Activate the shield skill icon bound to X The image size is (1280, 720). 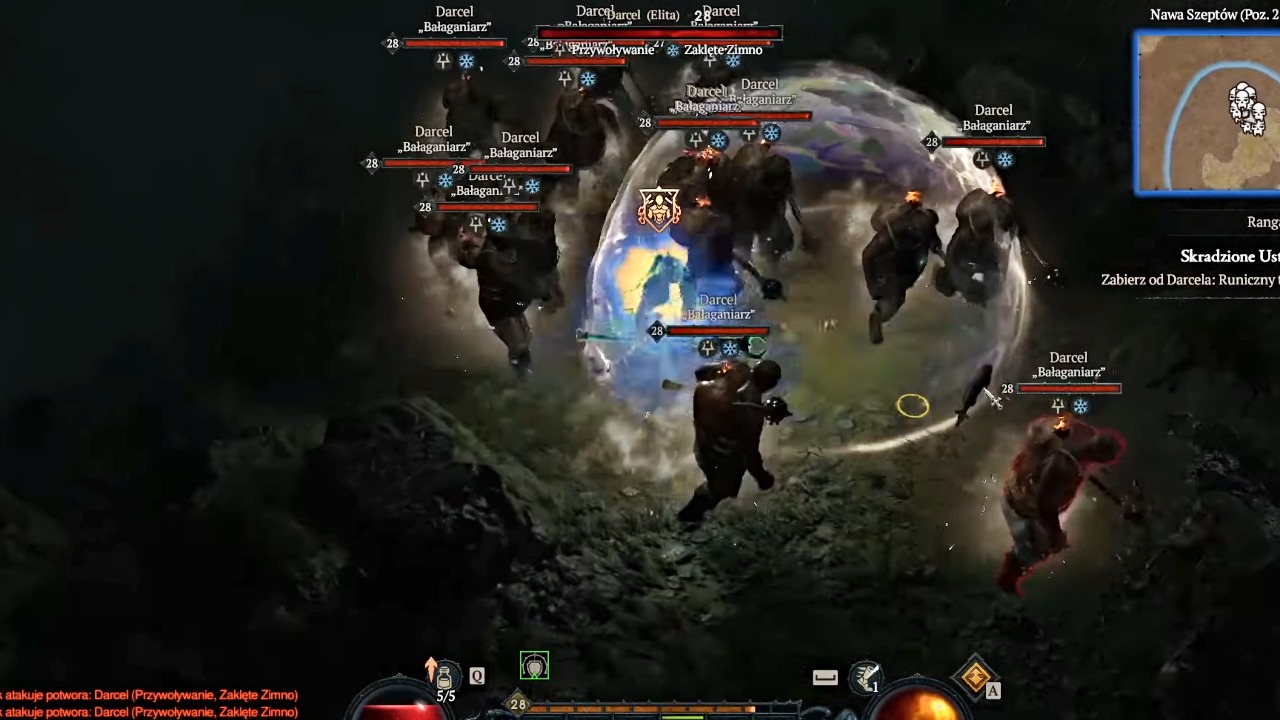[x=534, y=664]
